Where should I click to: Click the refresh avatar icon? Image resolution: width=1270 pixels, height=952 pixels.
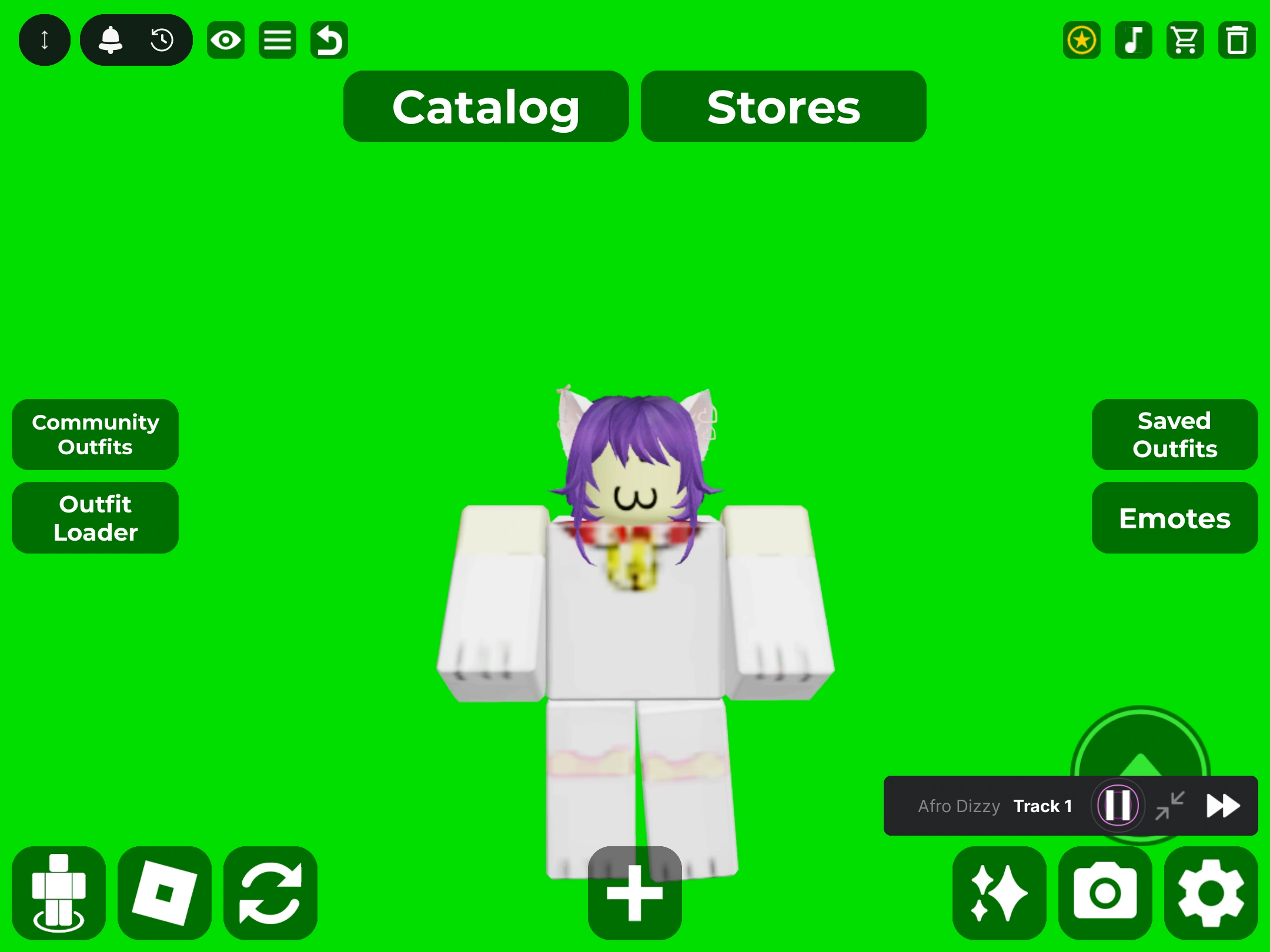pyautogui.click(x=270, y=891)
